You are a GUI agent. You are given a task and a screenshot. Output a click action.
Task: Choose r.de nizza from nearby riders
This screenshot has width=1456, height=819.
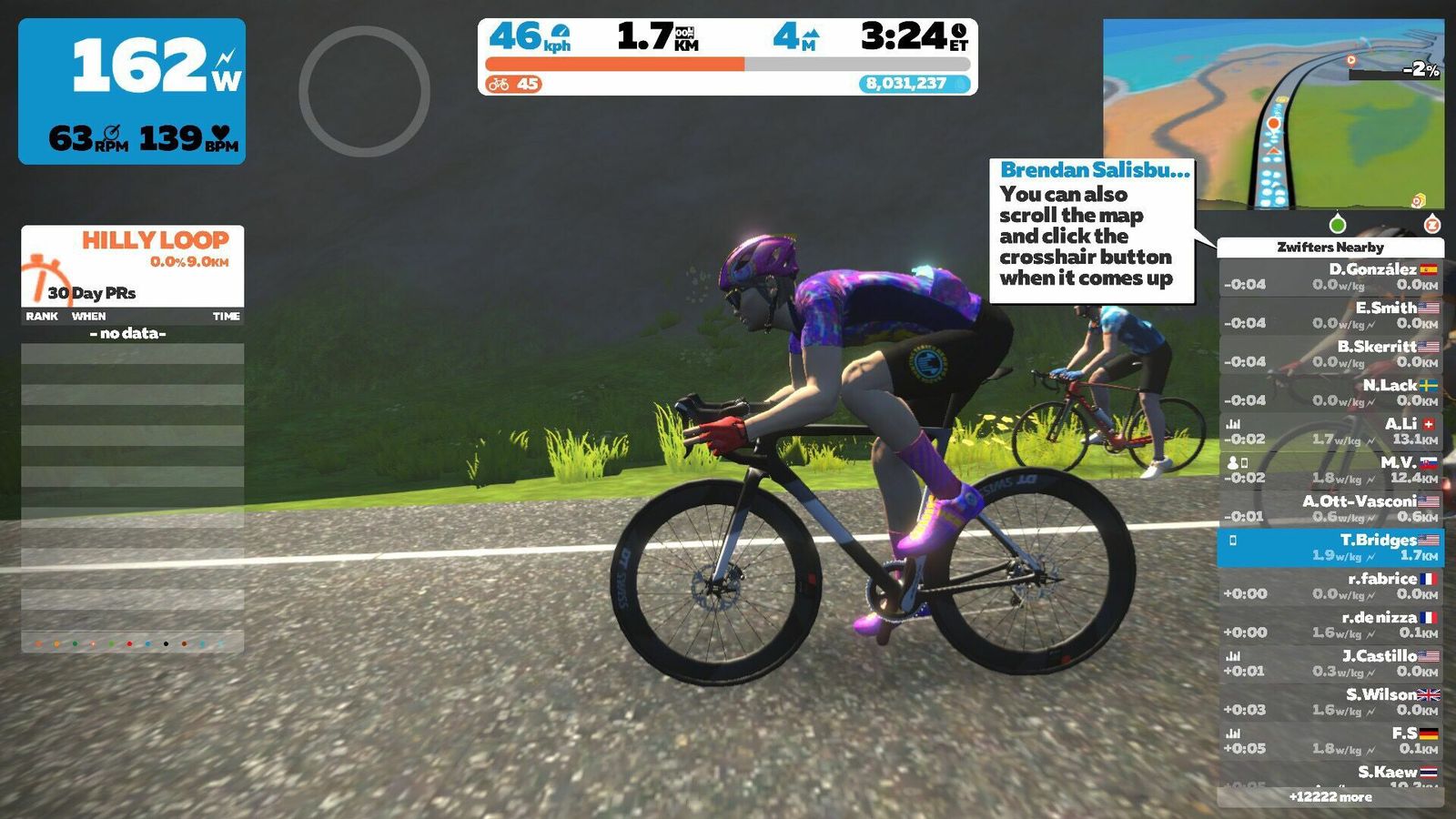click(x=1330, y=624)
